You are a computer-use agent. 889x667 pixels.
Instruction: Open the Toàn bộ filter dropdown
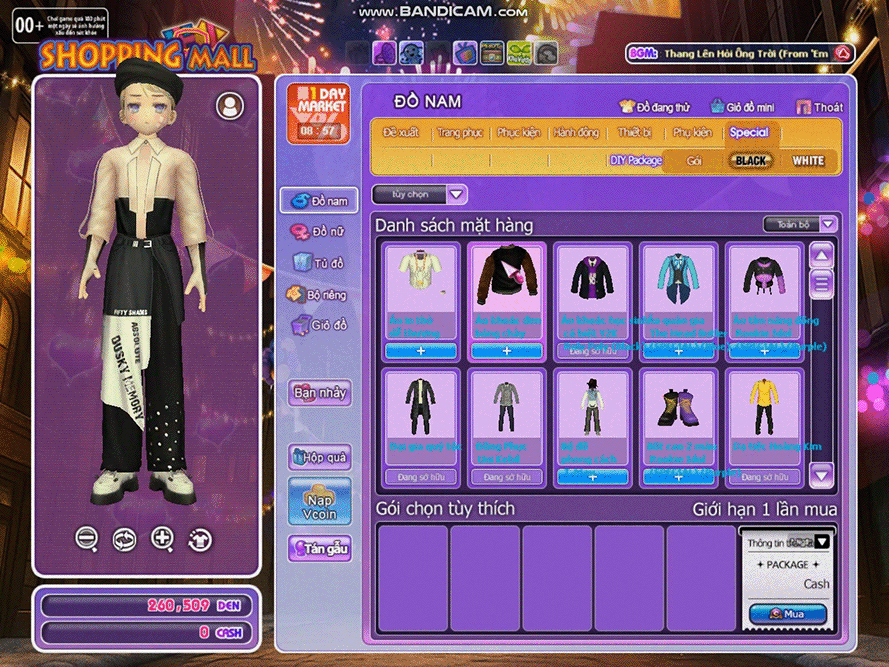click(800, 225)
